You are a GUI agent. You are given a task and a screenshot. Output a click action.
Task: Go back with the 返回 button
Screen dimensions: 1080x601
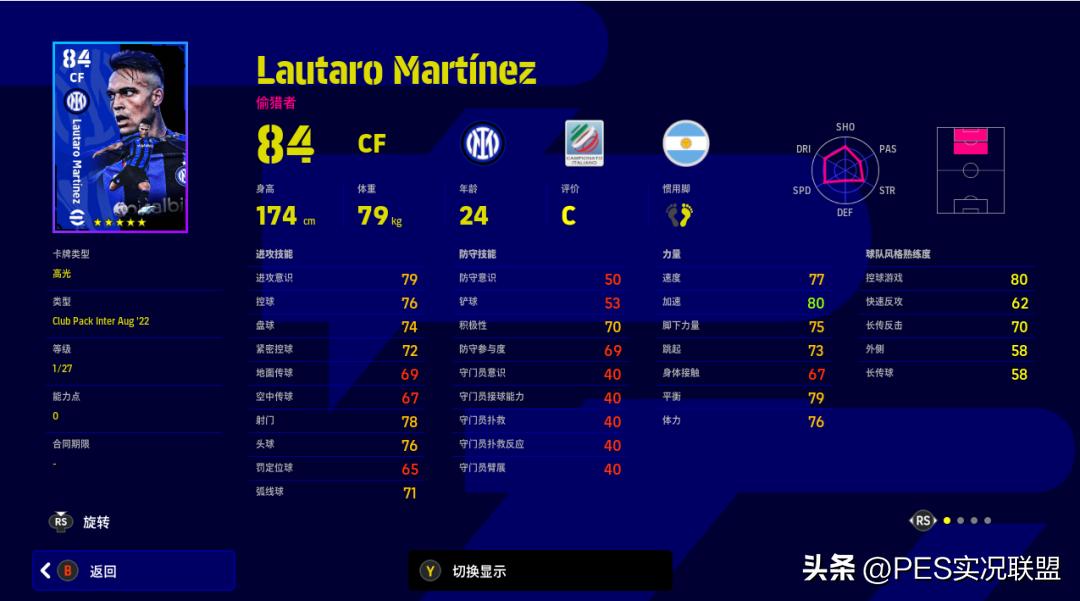(x=133, y=571)
